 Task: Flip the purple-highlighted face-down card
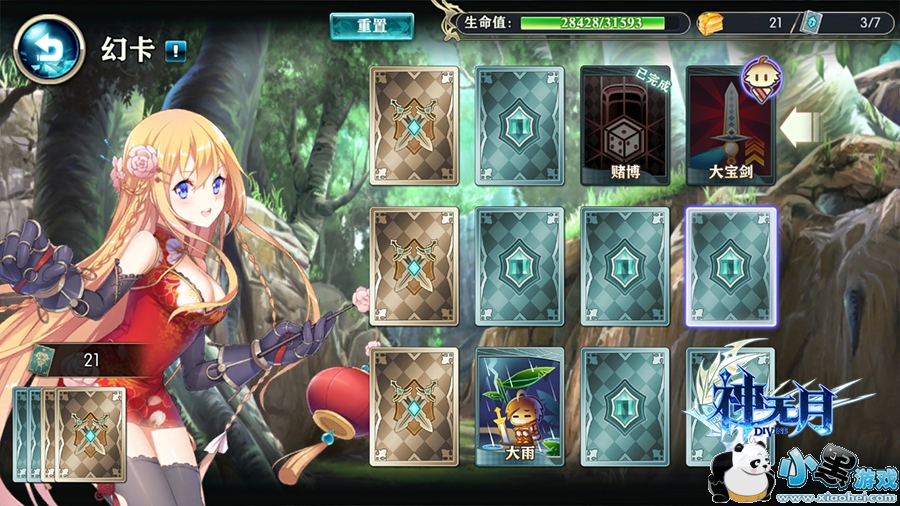pos(730,266)
